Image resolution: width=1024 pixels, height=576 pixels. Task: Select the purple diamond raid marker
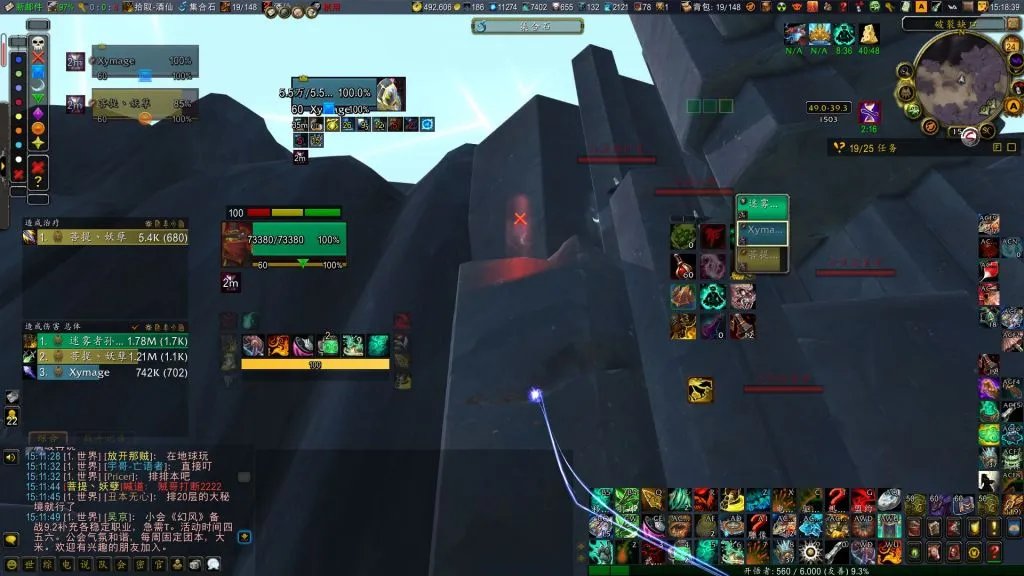point(38,113)
